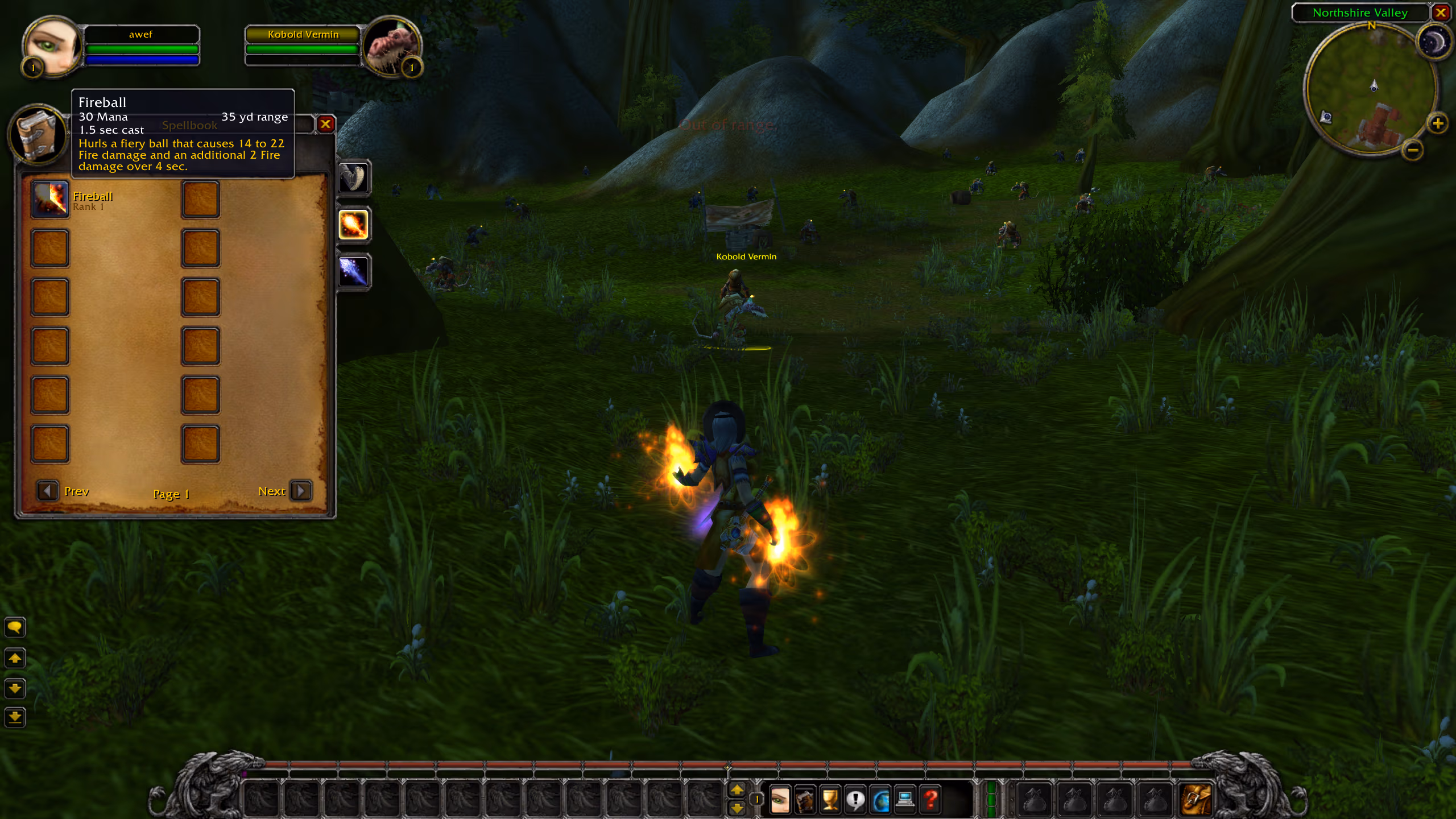The width and height of the screenshot is (1456, 819).
Task: Close the minimap with the red X
Action: (x=1441, y=13)
